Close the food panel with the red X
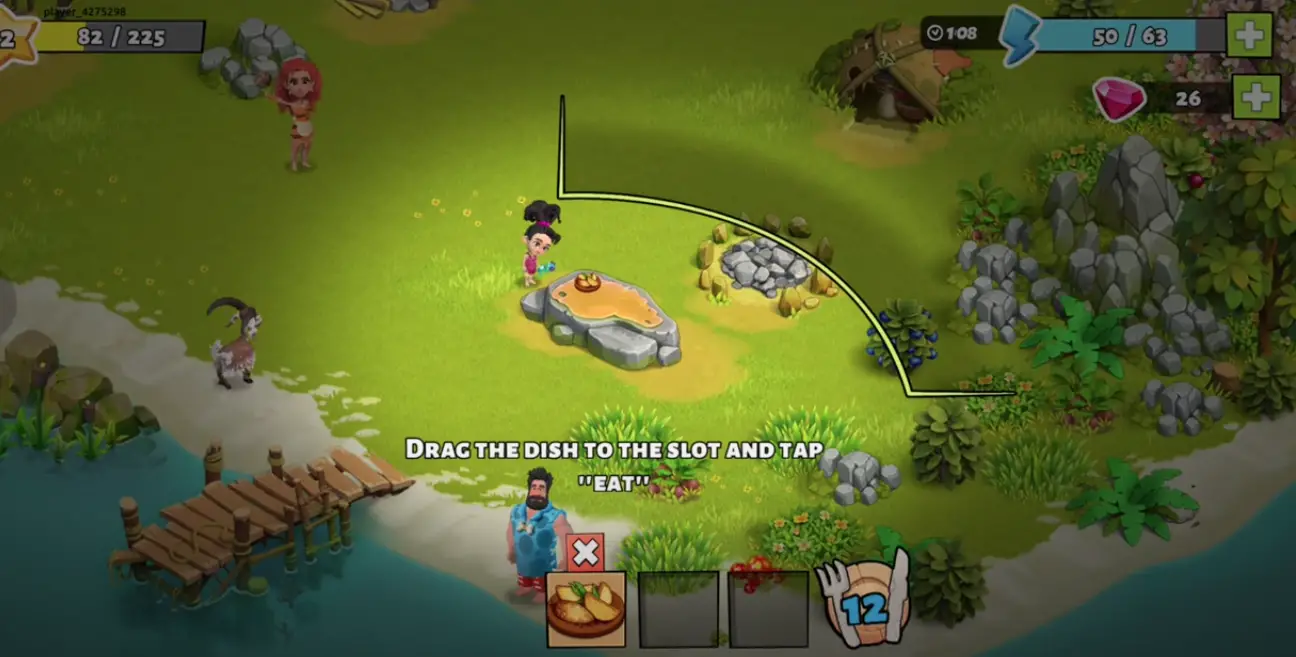1296x657 pixels. tap(585, 552)
